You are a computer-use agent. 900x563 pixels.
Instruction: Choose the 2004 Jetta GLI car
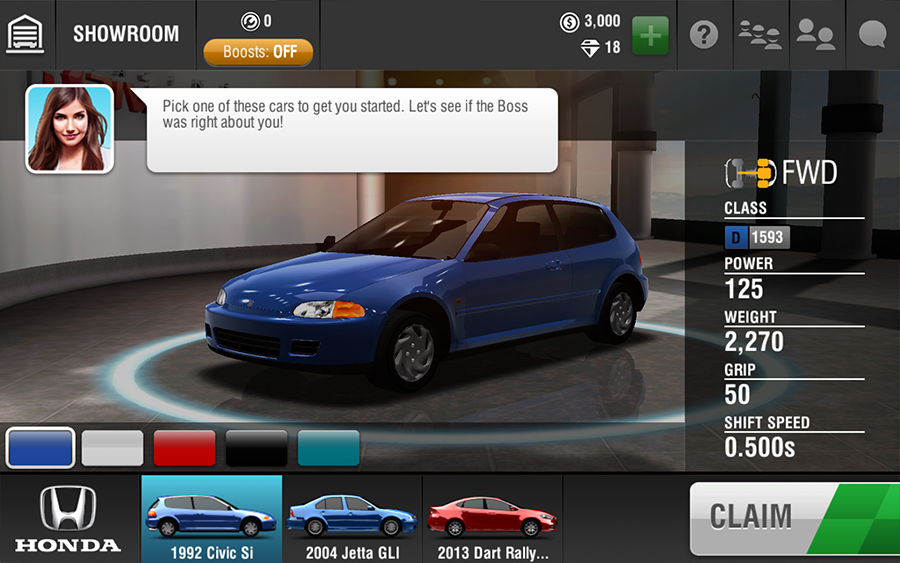(x=352, y=519)
